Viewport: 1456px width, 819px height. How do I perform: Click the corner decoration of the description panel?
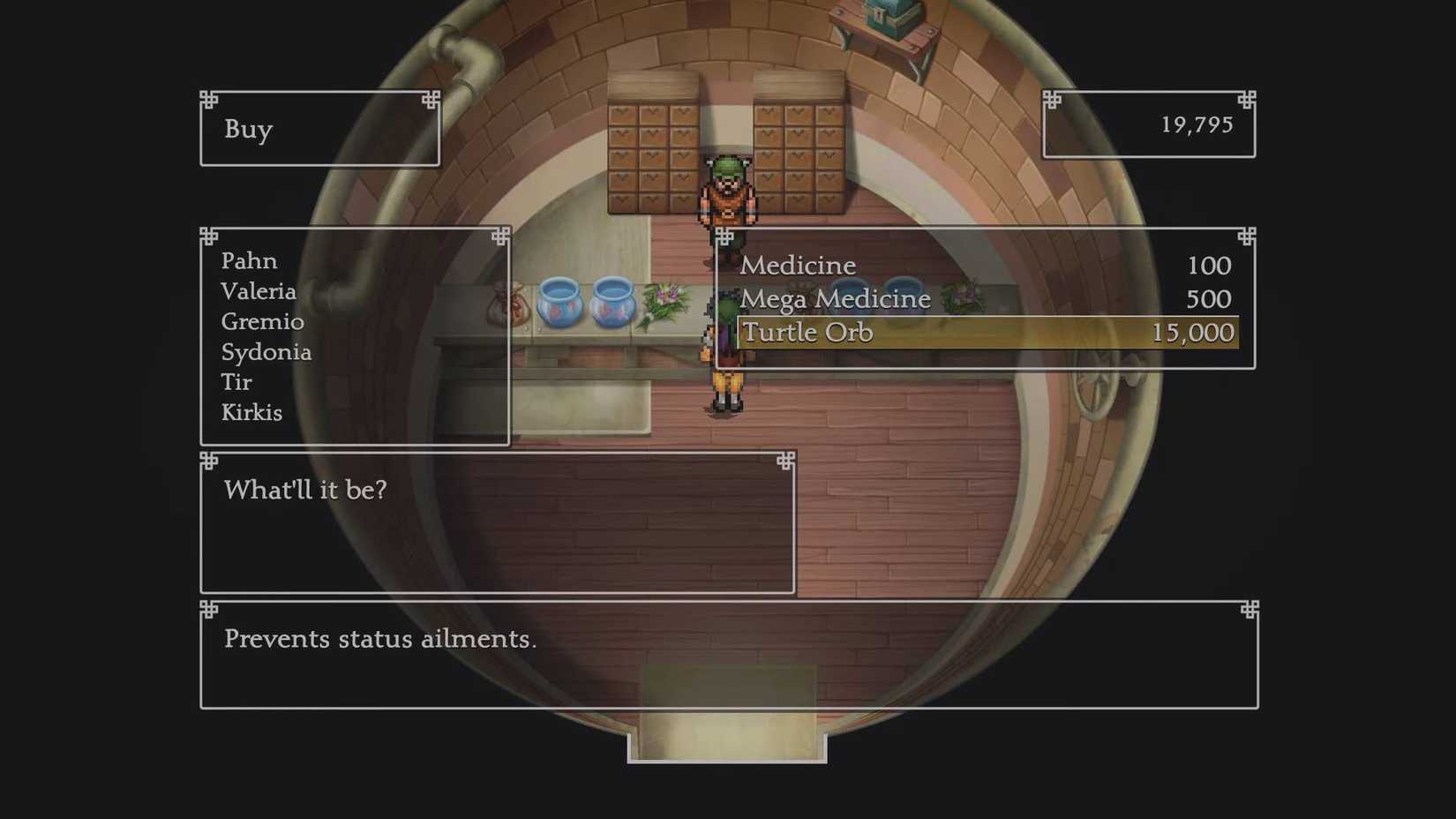tap(208, 610)
